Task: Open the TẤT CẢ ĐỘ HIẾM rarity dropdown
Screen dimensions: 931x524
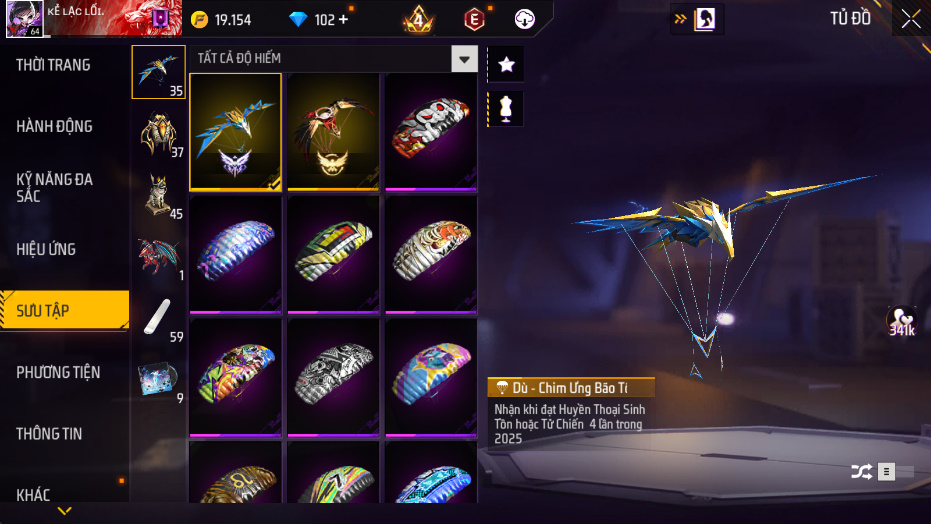Action: 463,59
